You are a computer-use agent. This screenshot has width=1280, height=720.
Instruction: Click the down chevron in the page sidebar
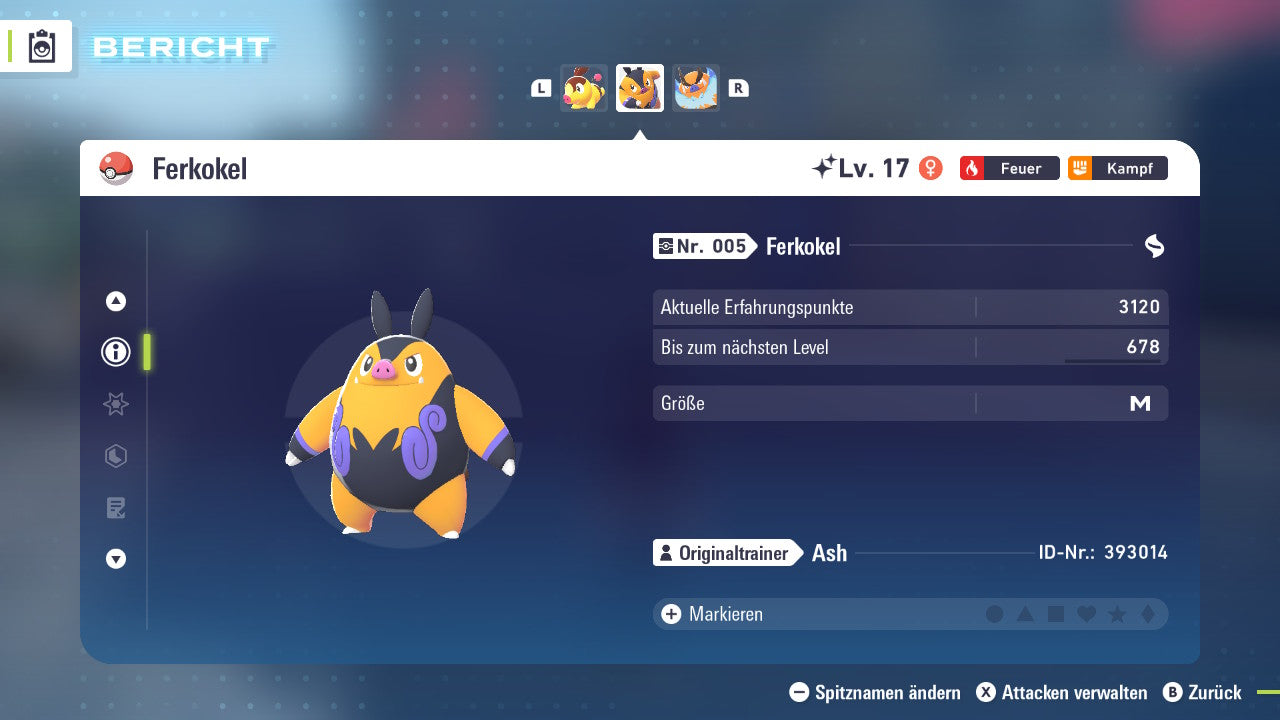point(115,560)
